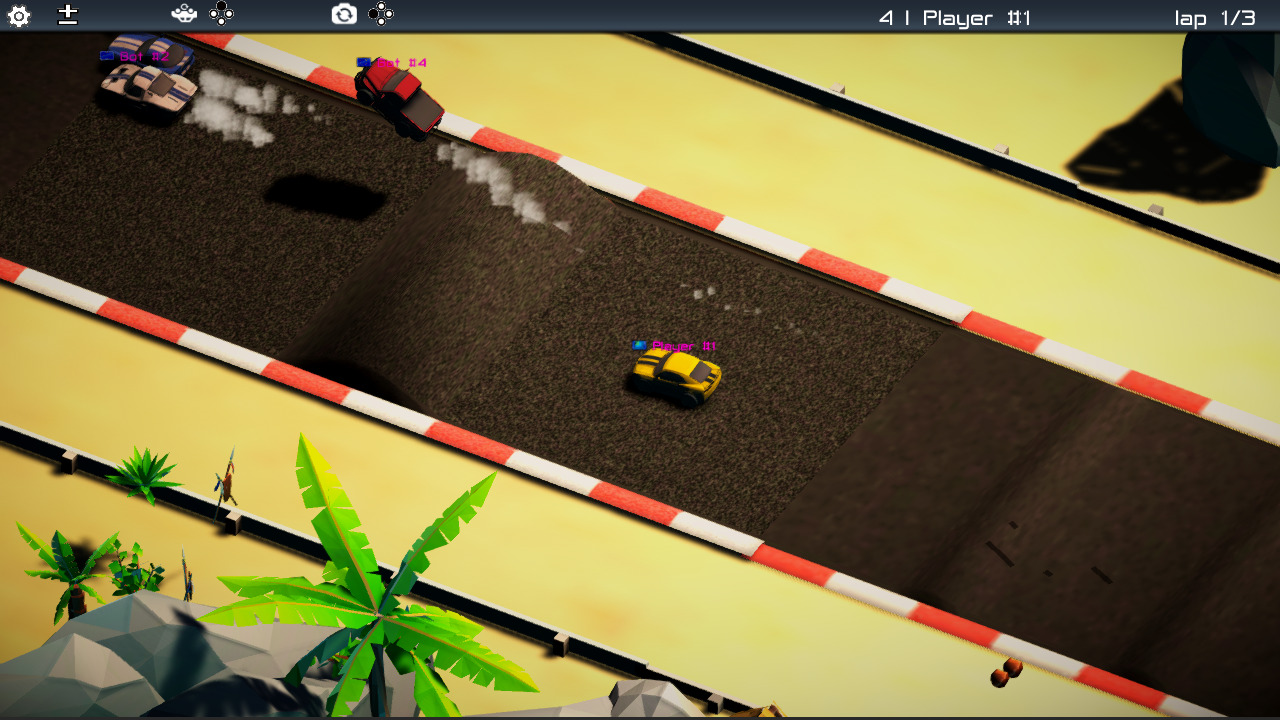Click the plus-minus adjustment icon in the top bar
Viewport: 1280px width, 720px height.
point(67,15)
